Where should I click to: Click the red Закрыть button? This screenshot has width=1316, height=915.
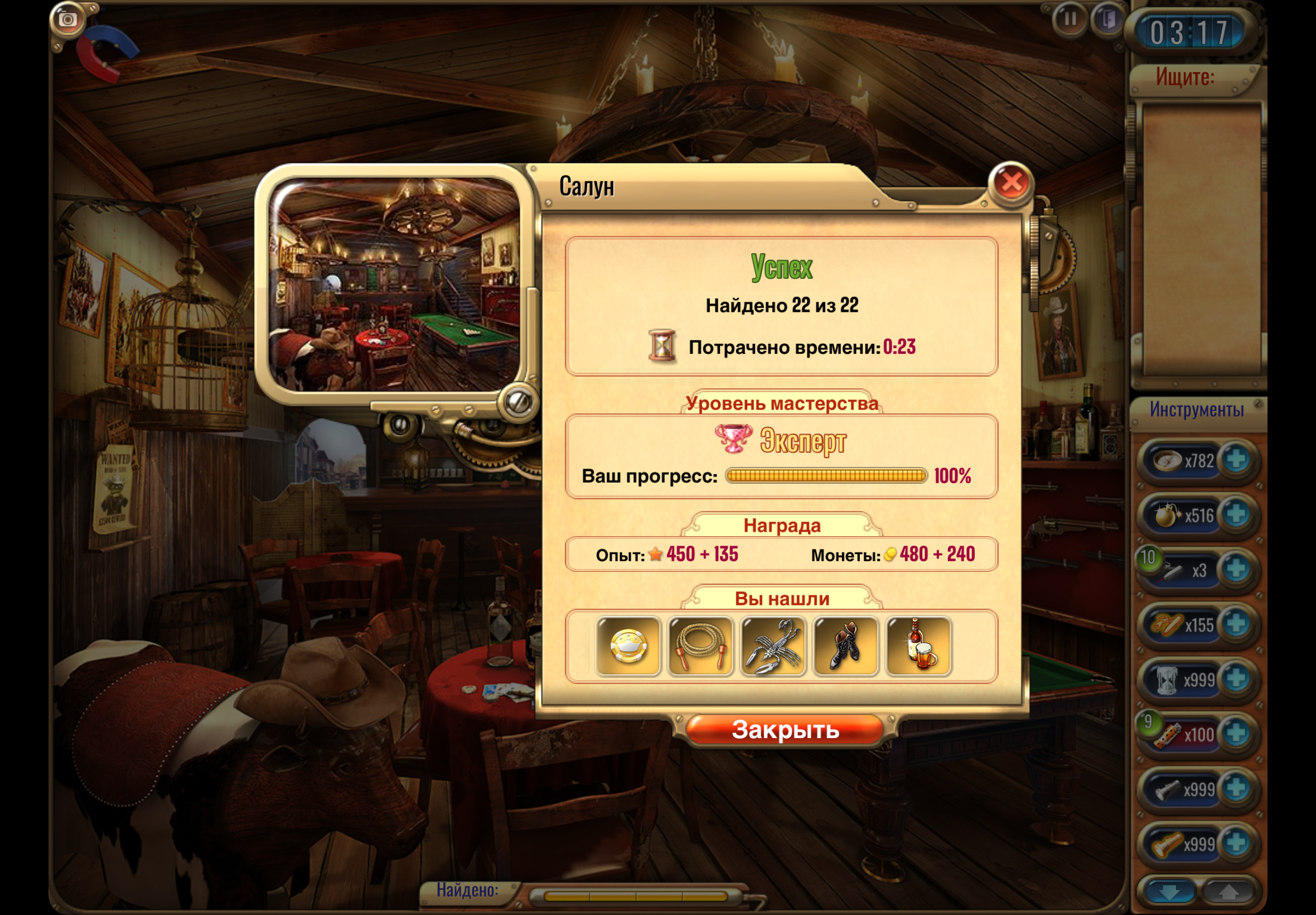(x=785, y=730)
